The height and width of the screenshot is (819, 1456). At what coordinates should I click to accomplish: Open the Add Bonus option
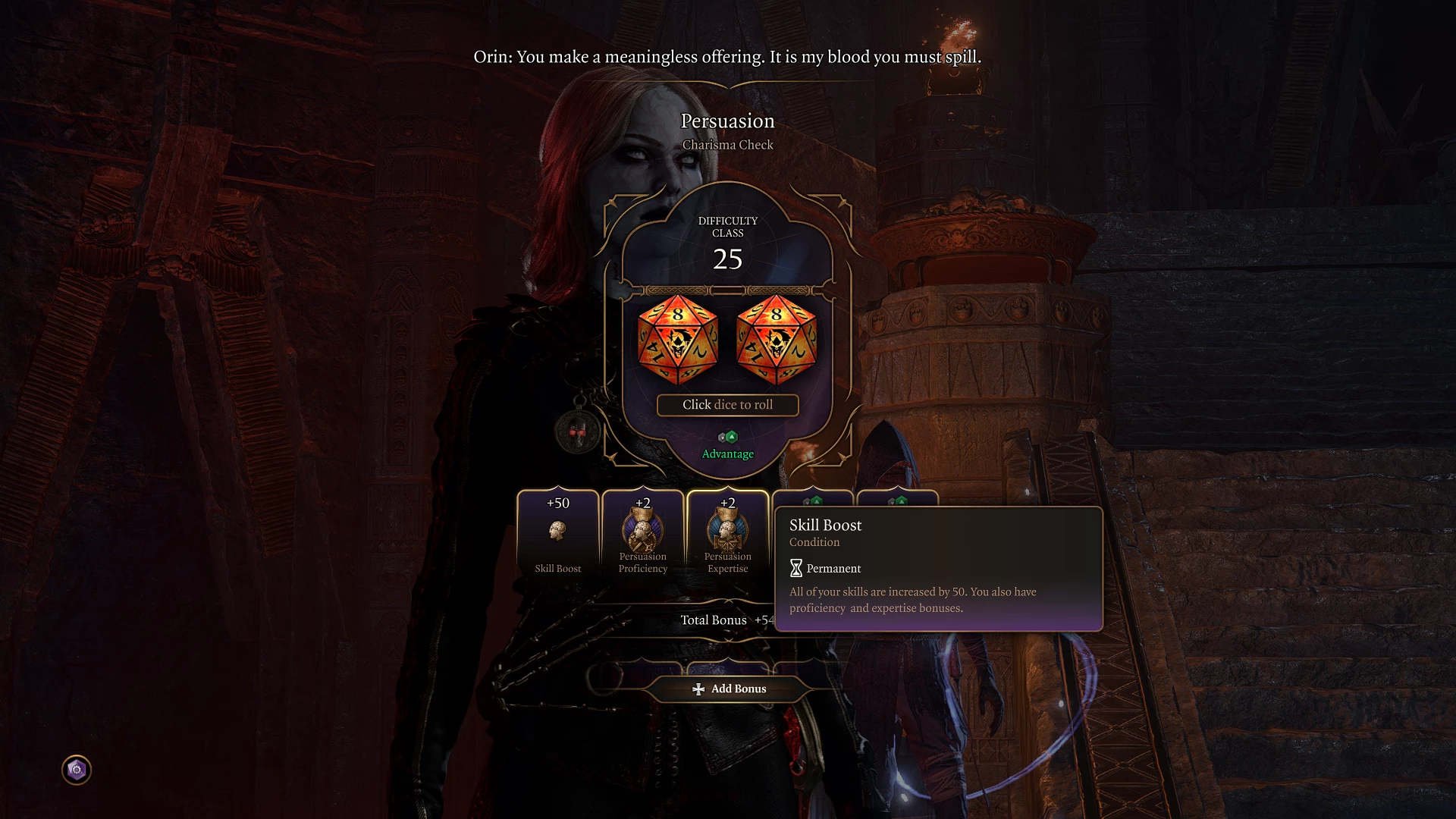point(729,689)
